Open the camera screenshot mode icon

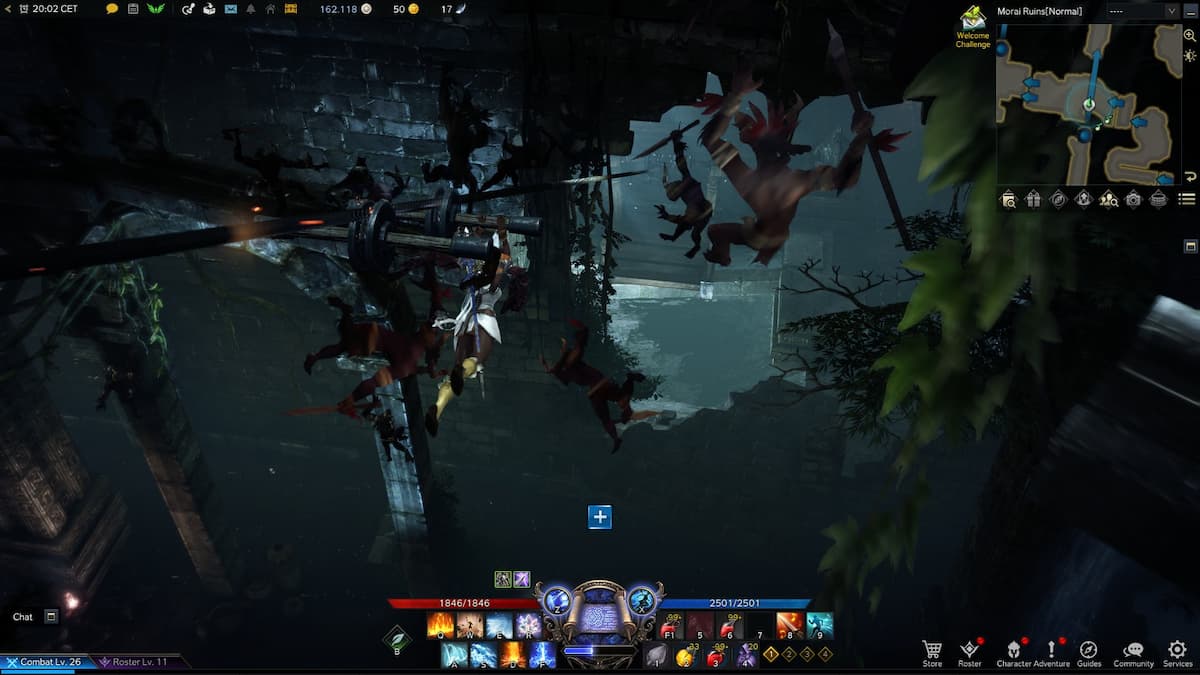[x=1133, y=199]
